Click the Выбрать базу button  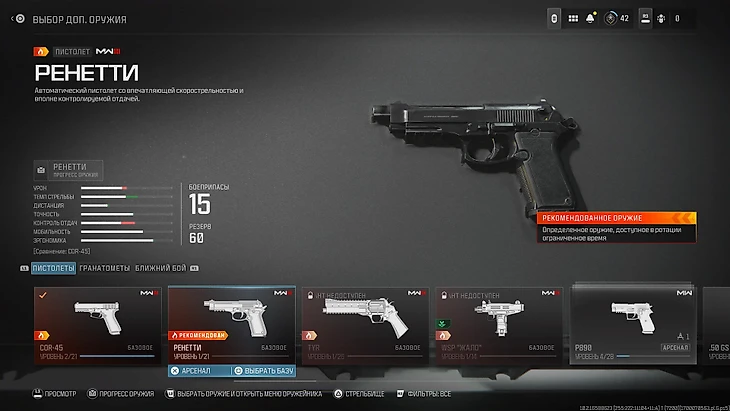coord(264,371)
